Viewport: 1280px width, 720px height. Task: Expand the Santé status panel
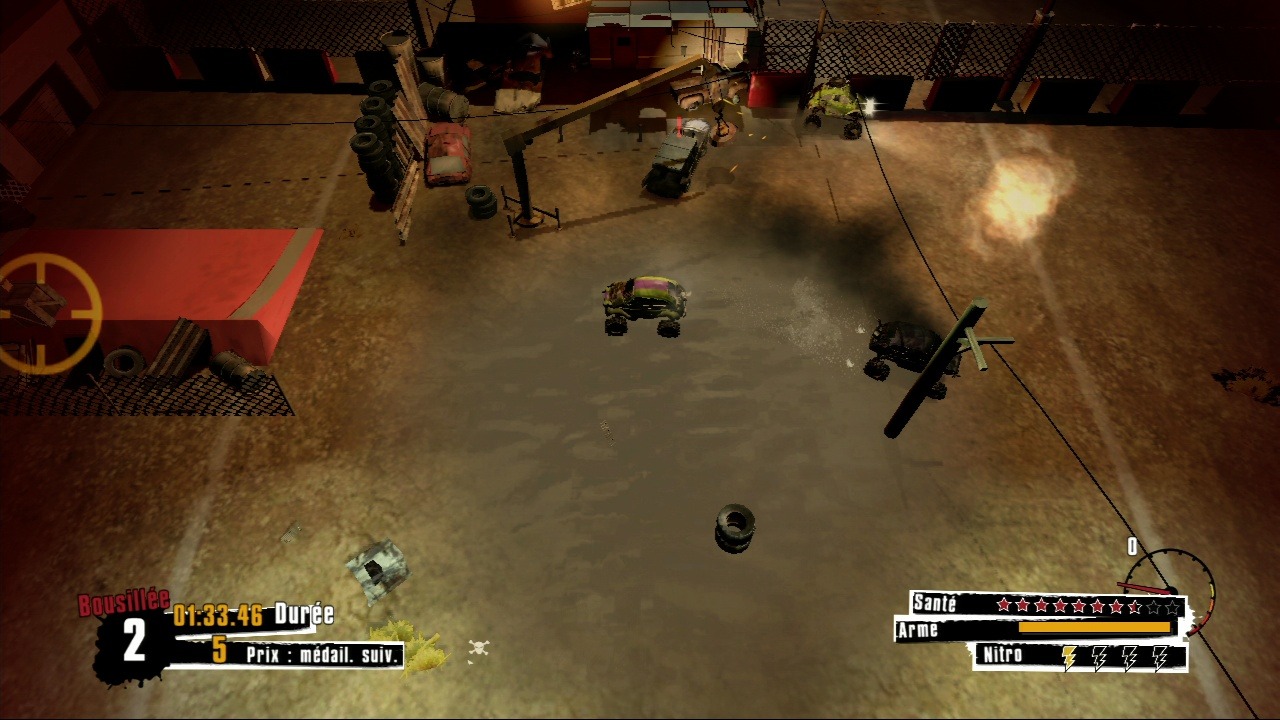(936, 604)
